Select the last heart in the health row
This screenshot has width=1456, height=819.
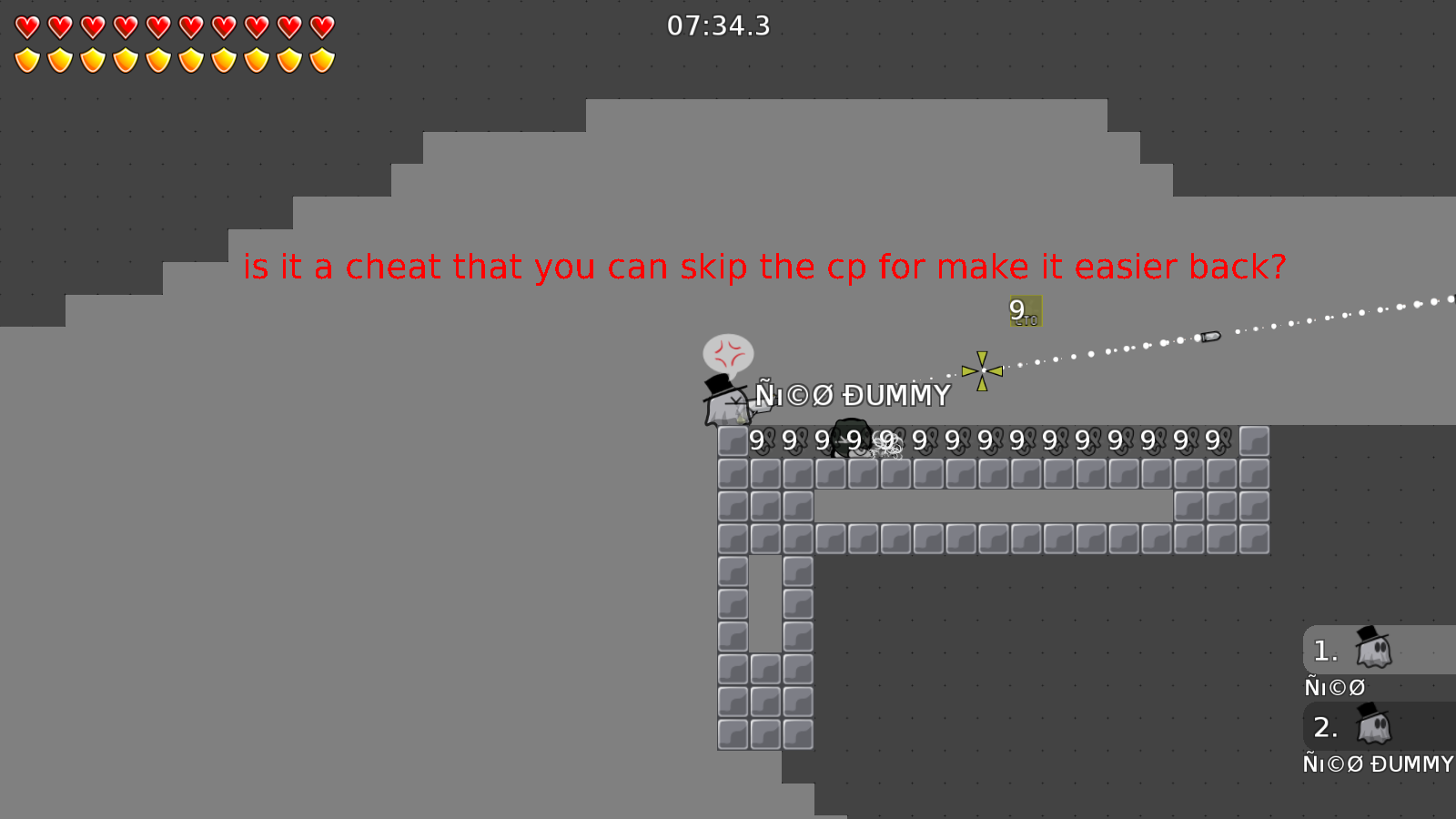(320, 27)
